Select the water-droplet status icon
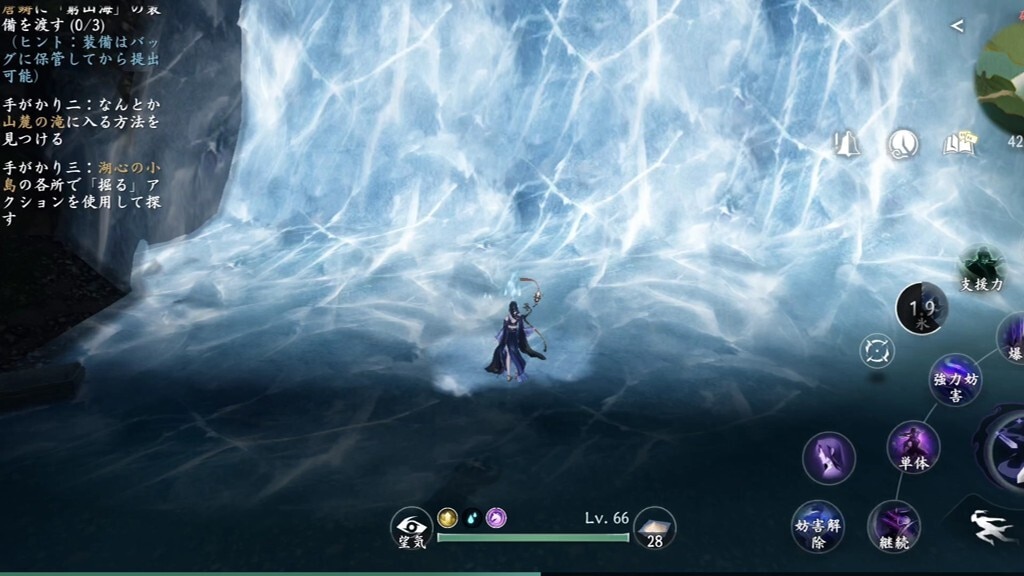1024x576 pixels. (472, 517)
